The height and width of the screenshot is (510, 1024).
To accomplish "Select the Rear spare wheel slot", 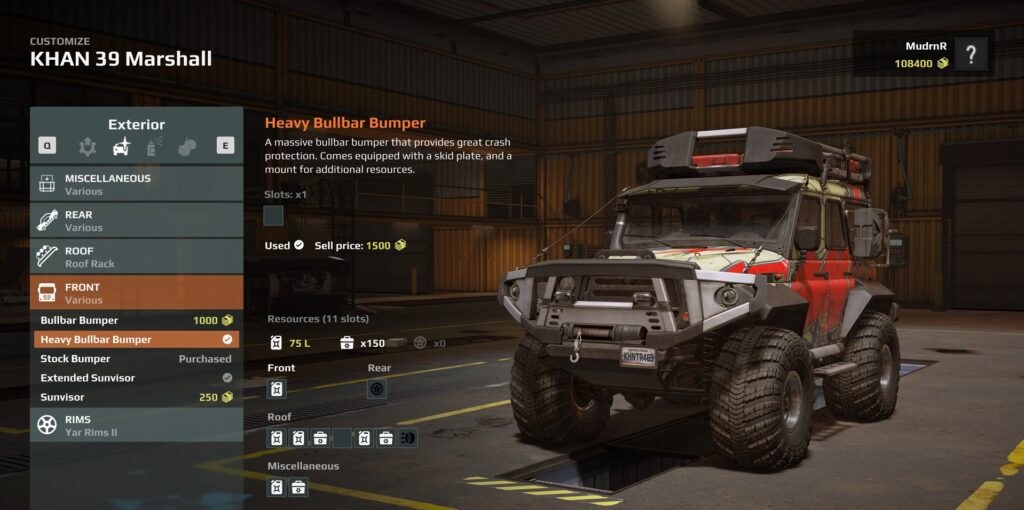I will click(377, 389).
